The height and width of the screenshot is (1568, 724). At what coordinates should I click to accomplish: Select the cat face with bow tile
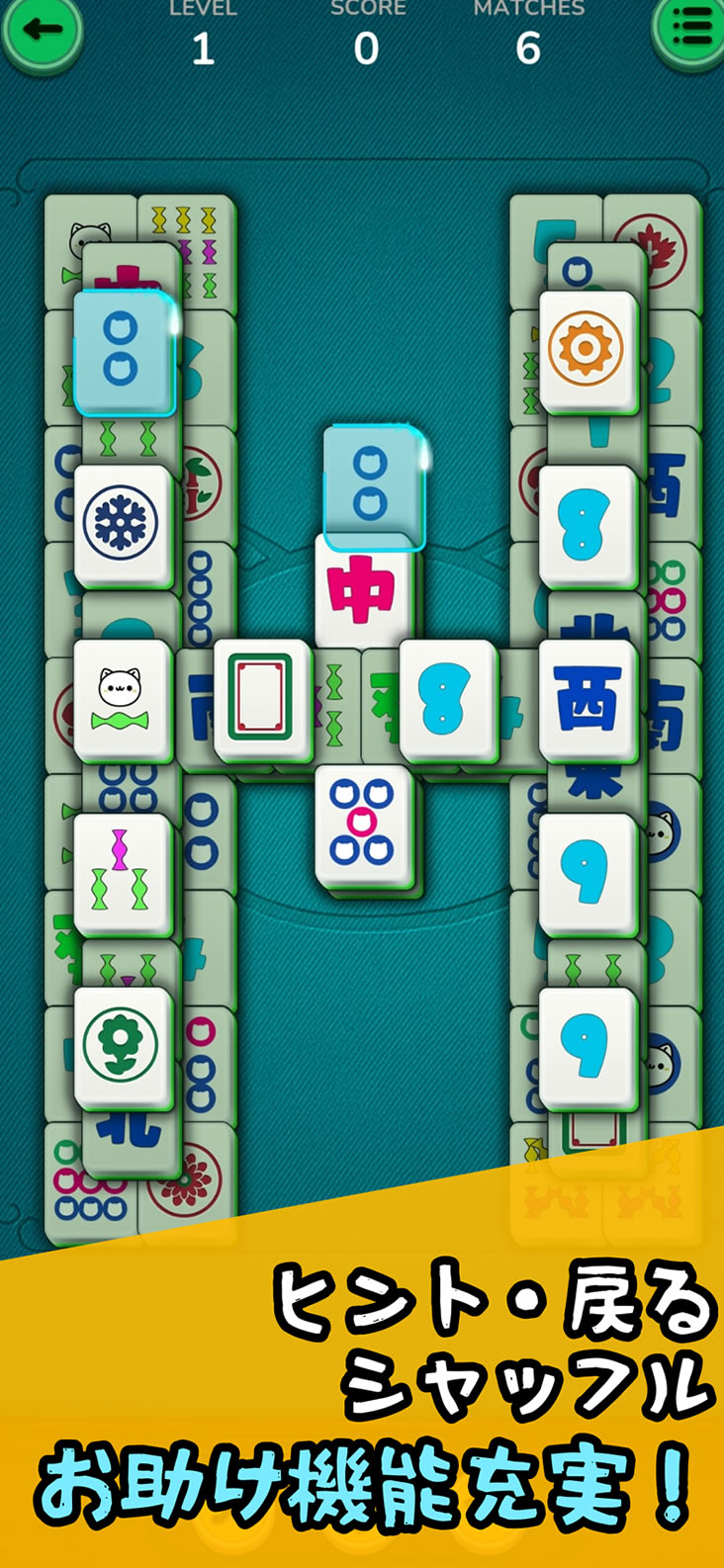(121, 697)
